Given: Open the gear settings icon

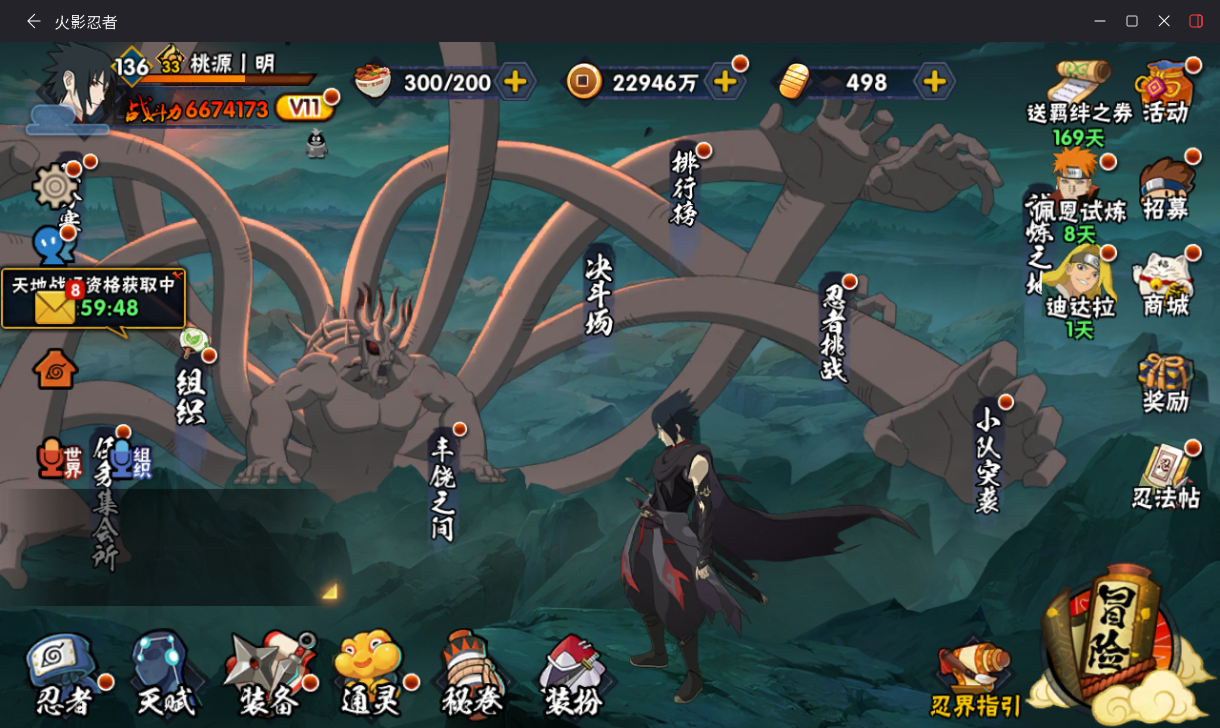Looking at the screenshot, I should (x=55, y=186).
